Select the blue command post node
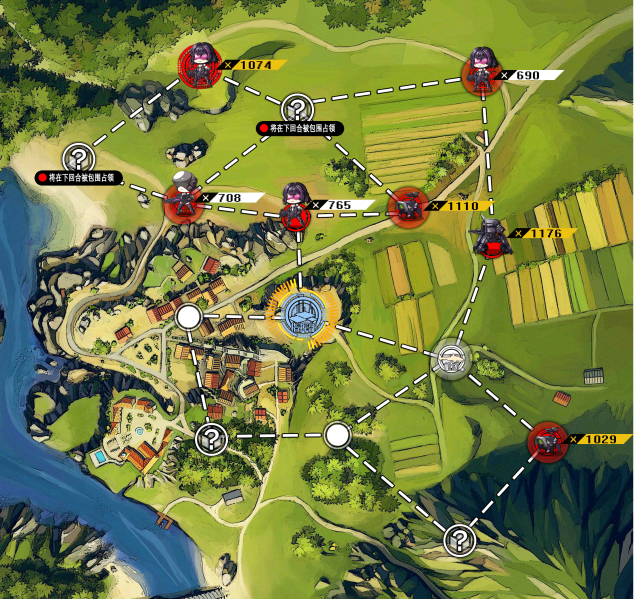 (x=303, y=314)
